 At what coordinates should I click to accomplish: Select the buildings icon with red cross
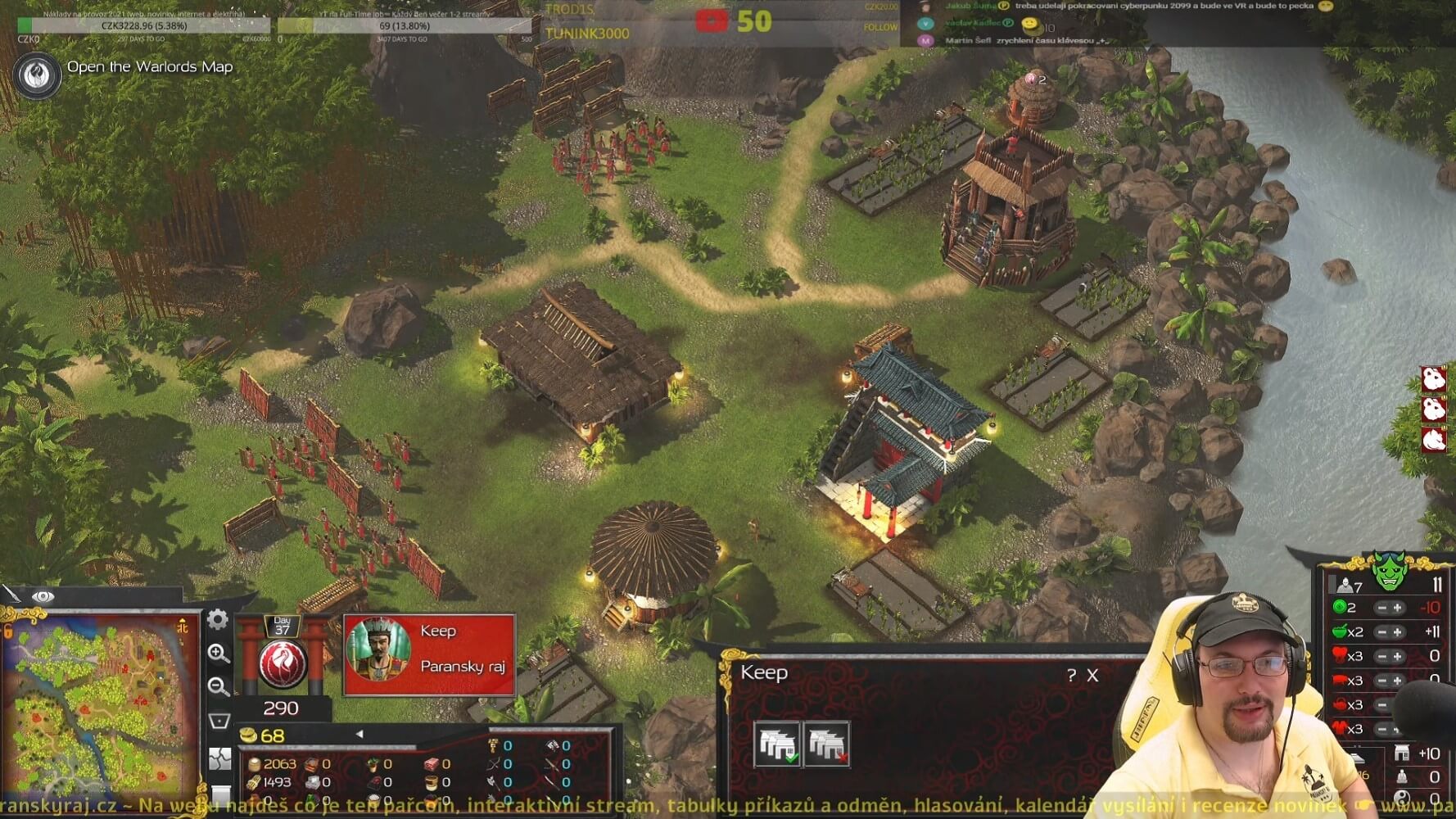tap(826, 744)
